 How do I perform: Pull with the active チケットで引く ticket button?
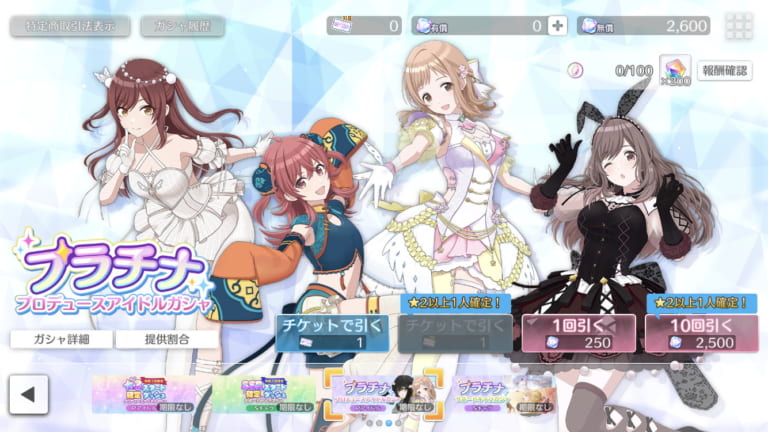333,332
